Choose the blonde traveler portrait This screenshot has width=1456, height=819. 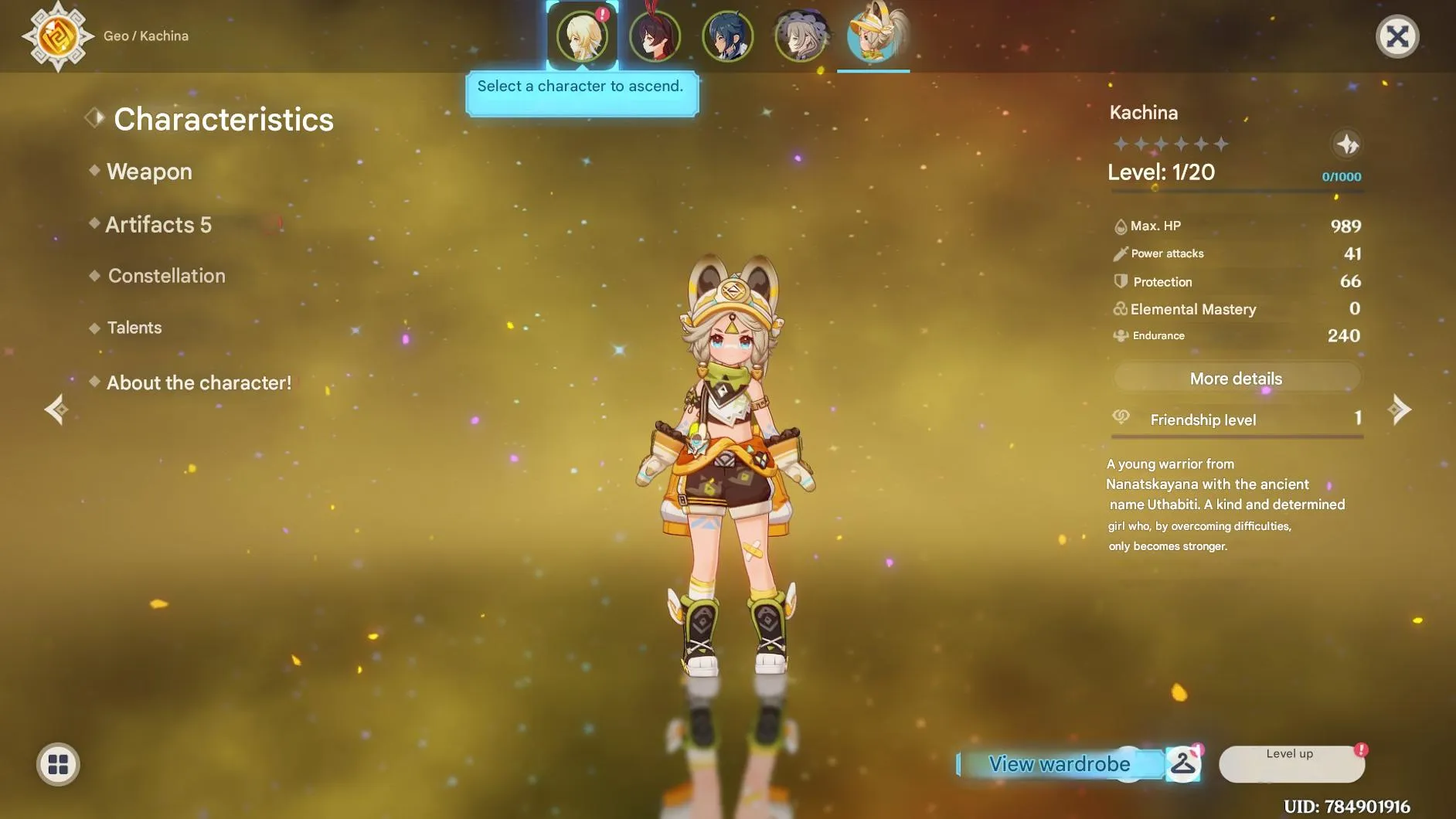[582, 36]
